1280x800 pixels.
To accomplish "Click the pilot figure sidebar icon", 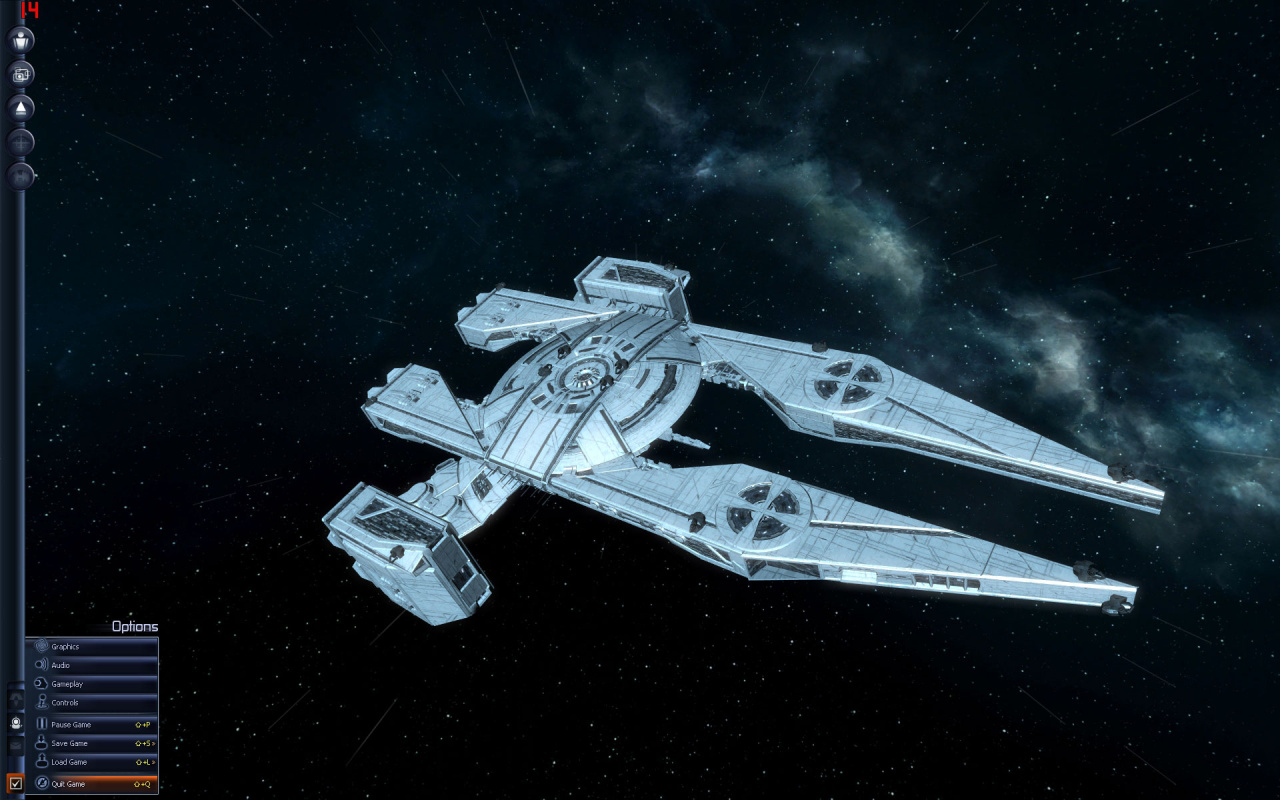I will point(21,40).
